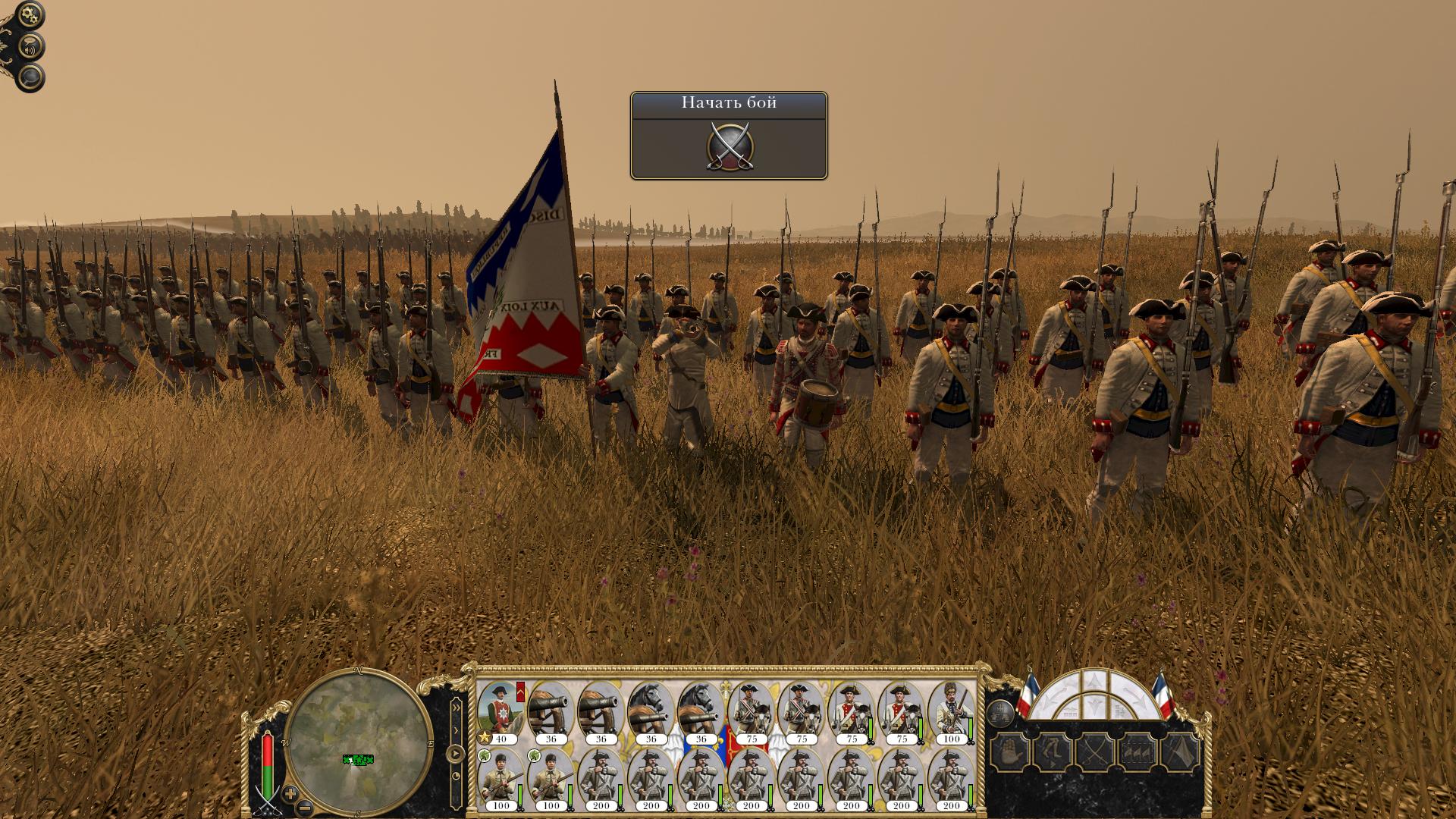Image resolution: width=1456 pixels, height=819 pixels.
Task: Choose the single-arrow fast-forward speed
Action: [x=456, y=730]
